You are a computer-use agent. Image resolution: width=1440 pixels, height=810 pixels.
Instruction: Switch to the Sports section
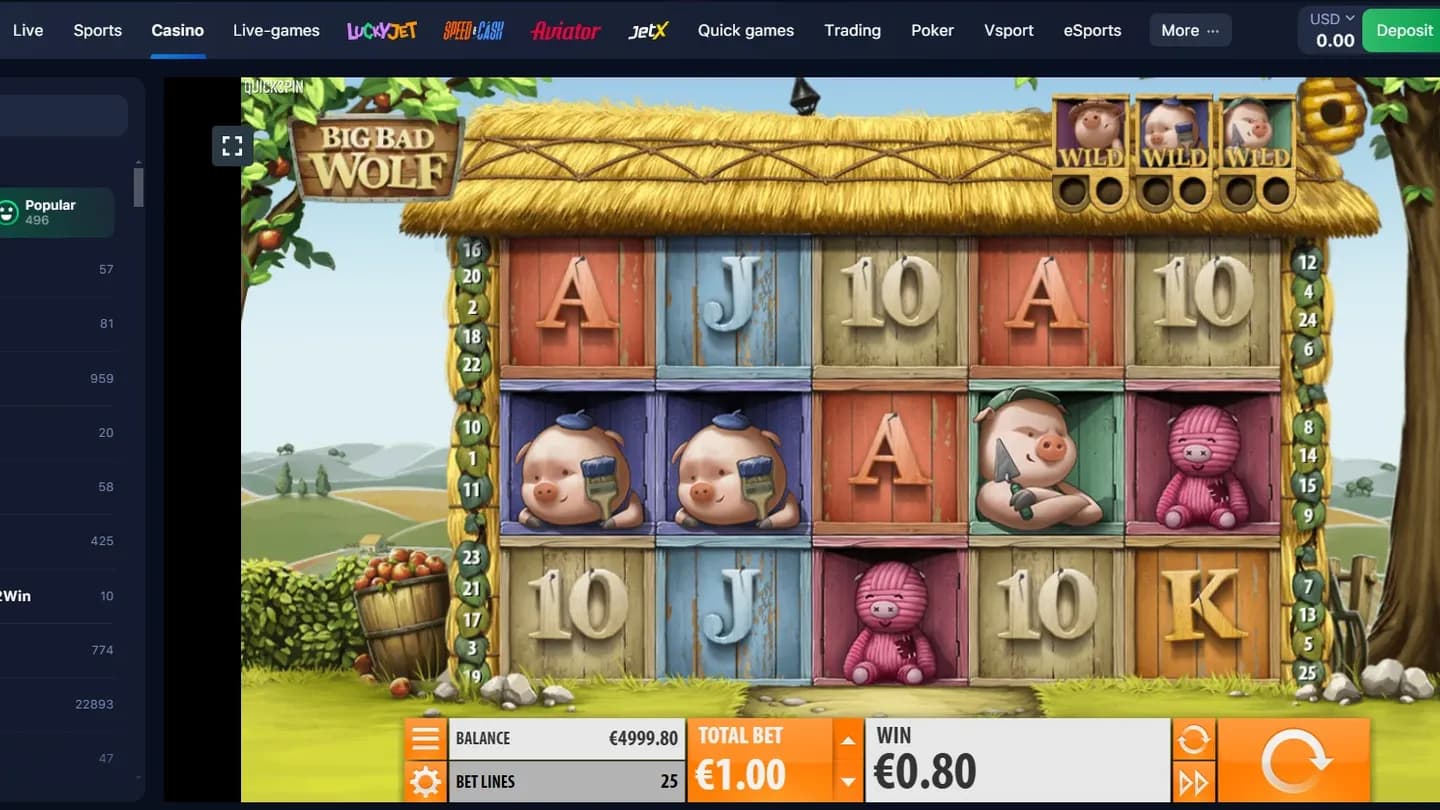coord(97,30)
